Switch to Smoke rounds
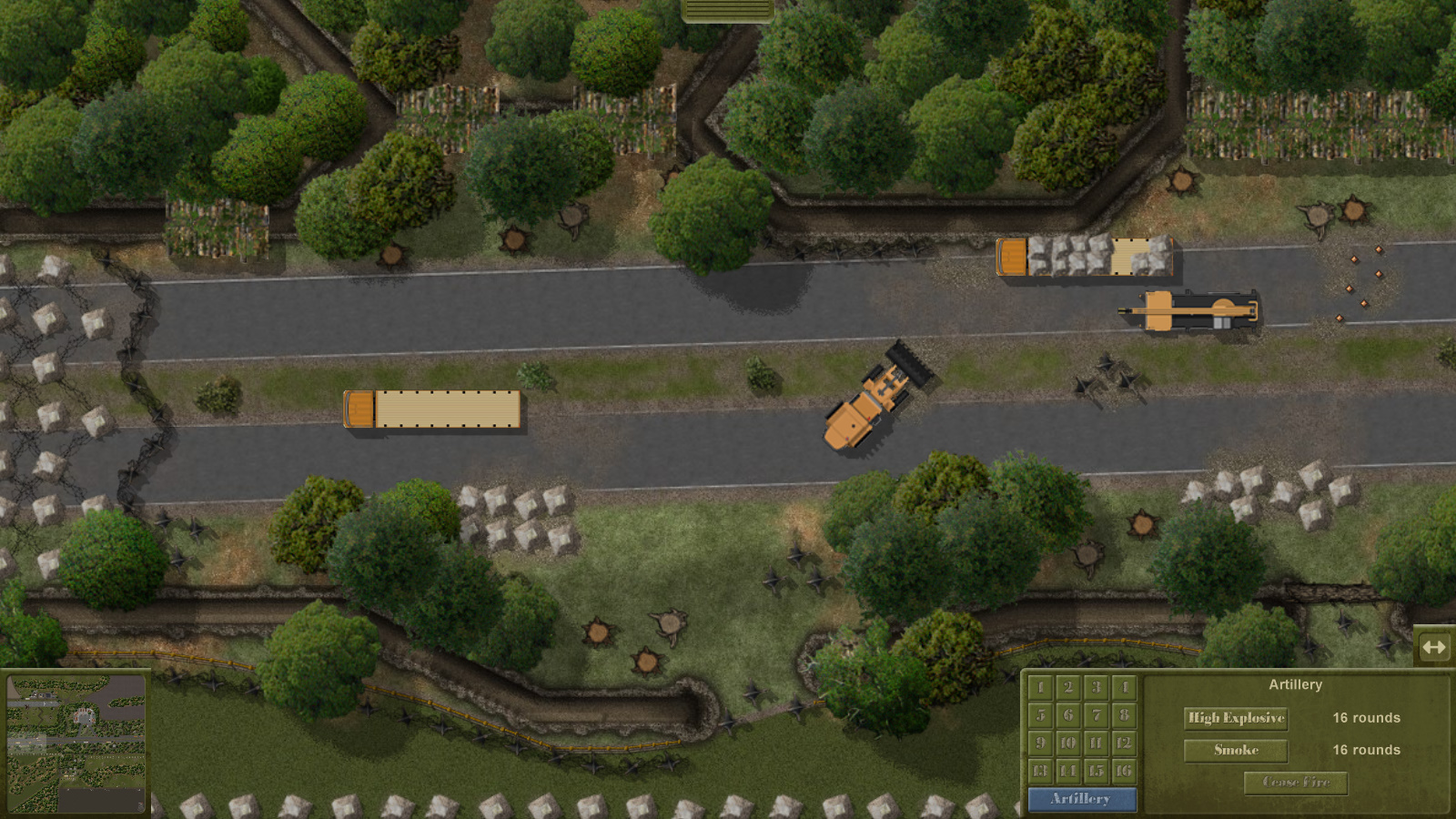 (1235, 750)
